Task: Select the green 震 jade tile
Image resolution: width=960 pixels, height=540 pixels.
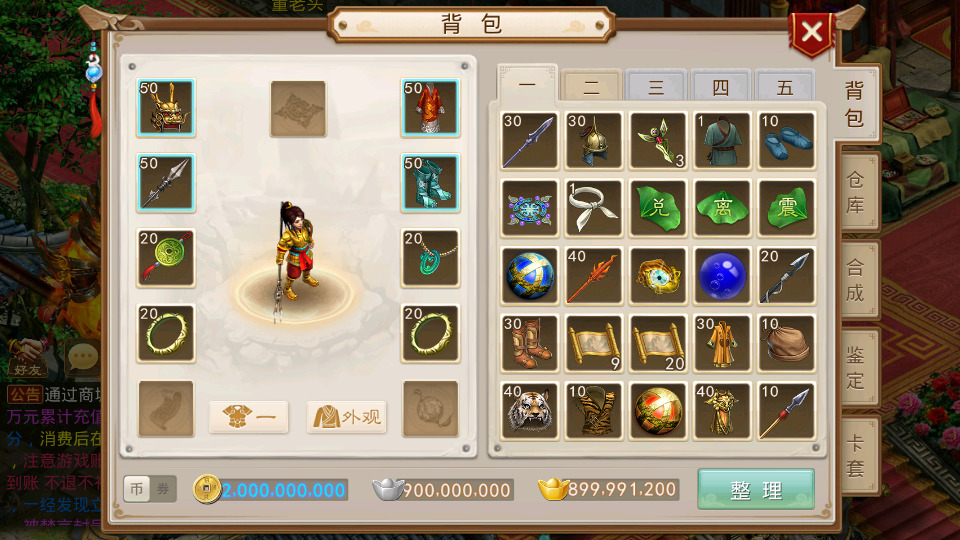Action: tap(786, 208)
